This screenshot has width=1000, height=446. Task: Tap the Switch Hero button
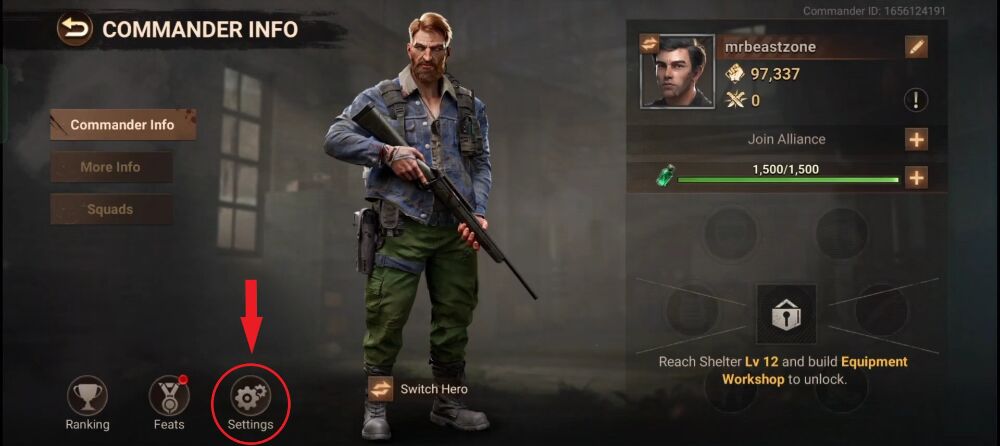[380, 389]
